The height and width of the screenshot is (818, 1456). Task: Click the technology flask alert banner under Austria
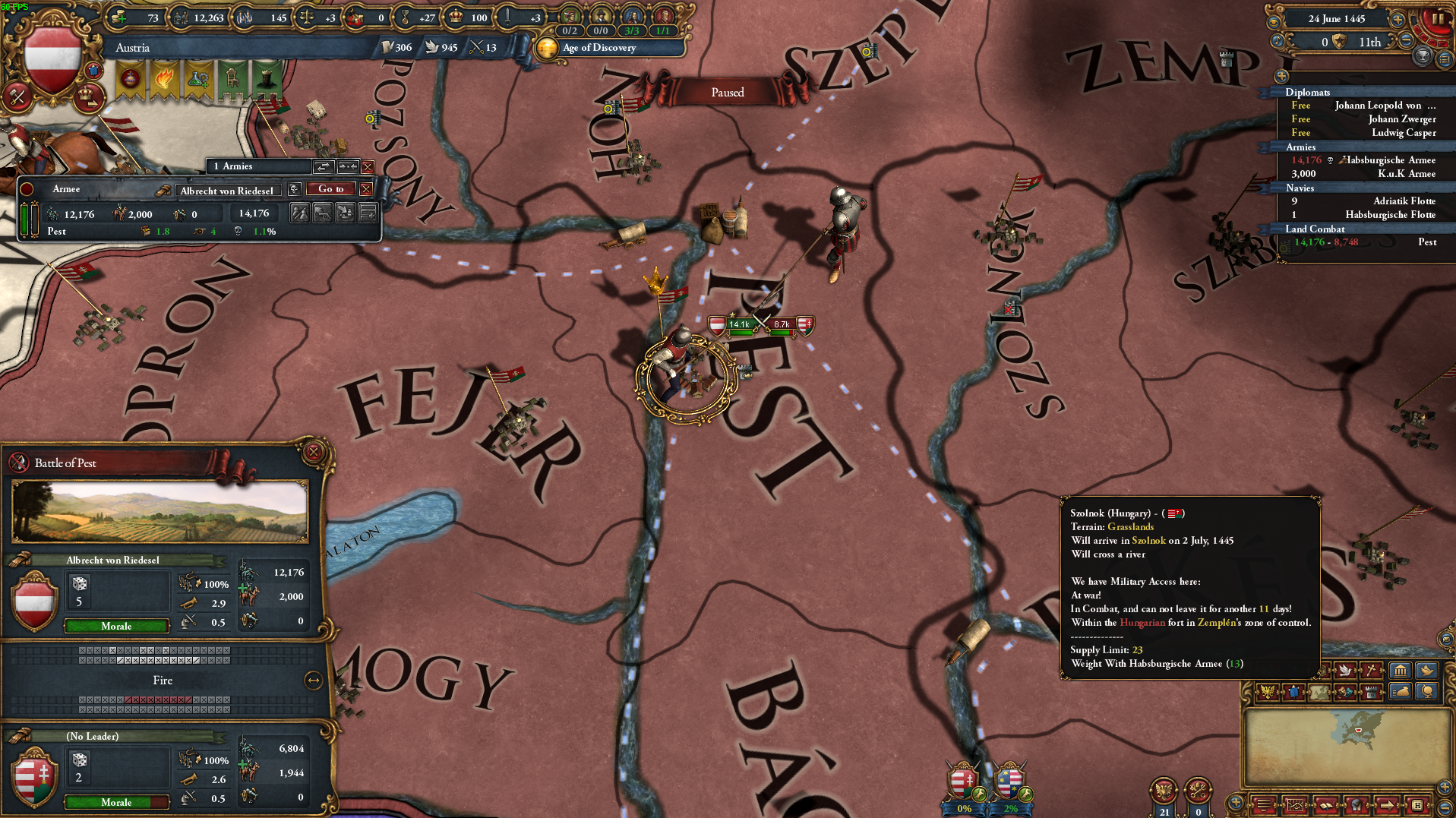tap(201, 78)
